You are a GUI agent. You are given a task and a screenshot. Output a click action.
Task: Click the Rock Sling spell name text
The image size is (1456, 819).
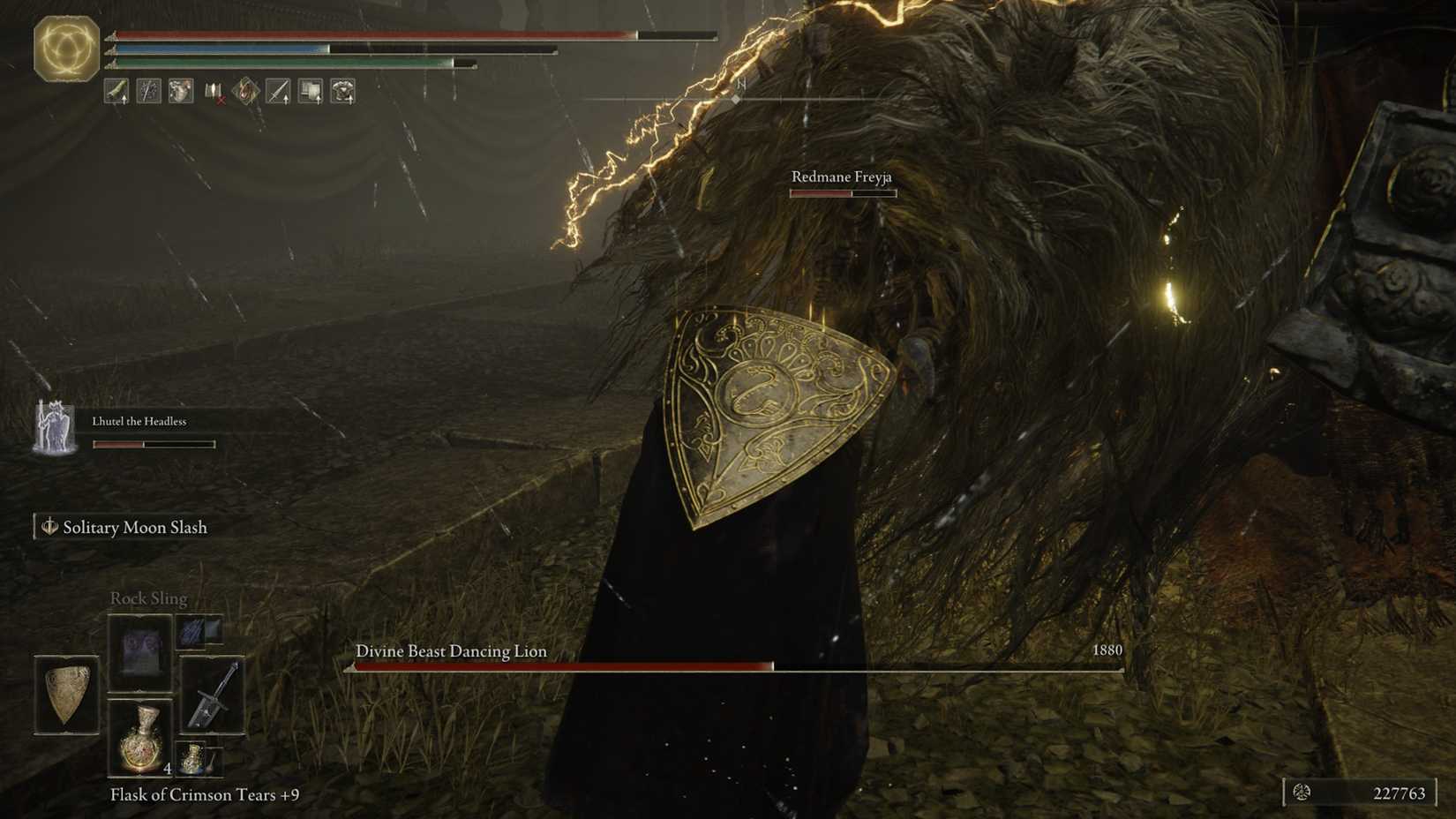(x=147, y=598)
